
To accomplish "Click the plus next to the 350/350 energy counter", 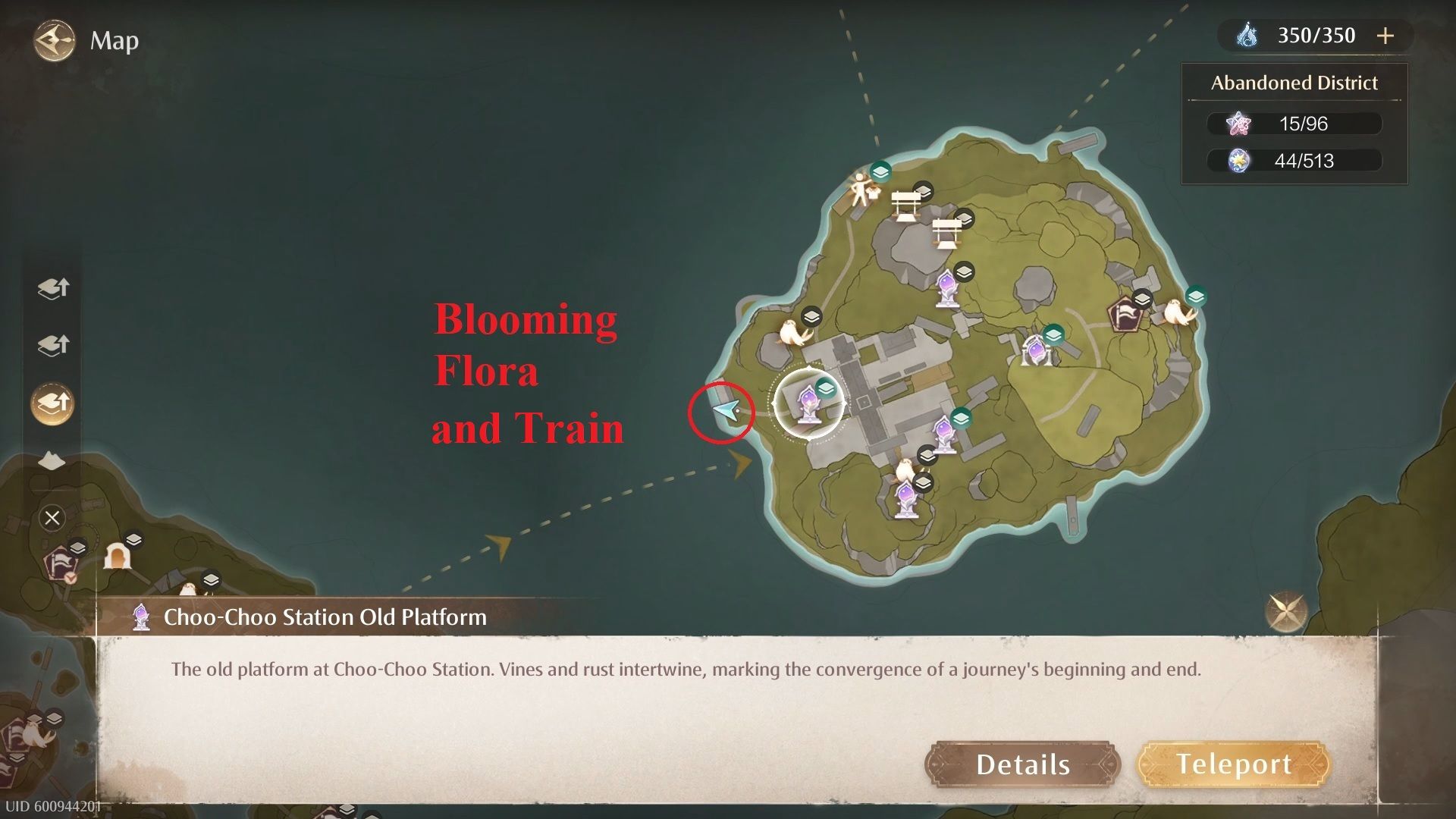I will point(1386,35).
